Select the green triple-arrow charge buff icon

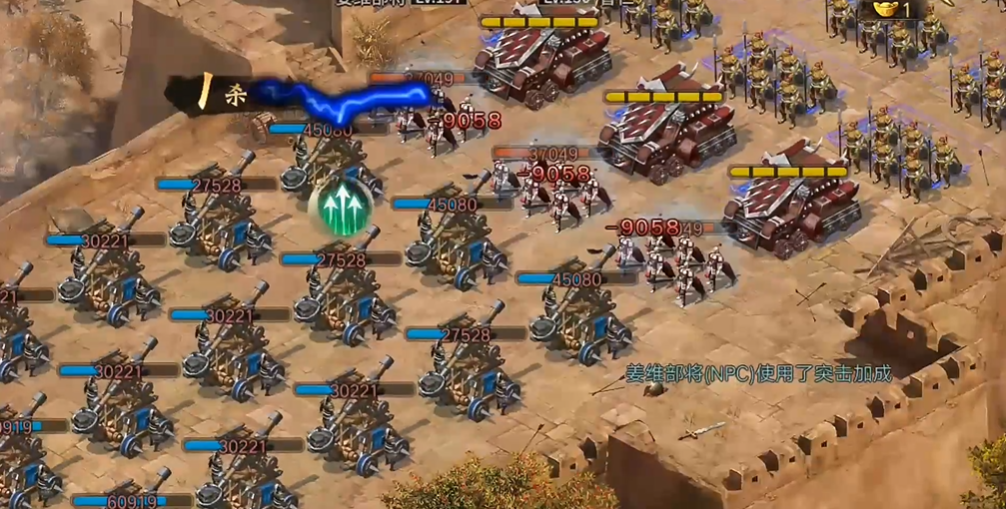[341, 206]
